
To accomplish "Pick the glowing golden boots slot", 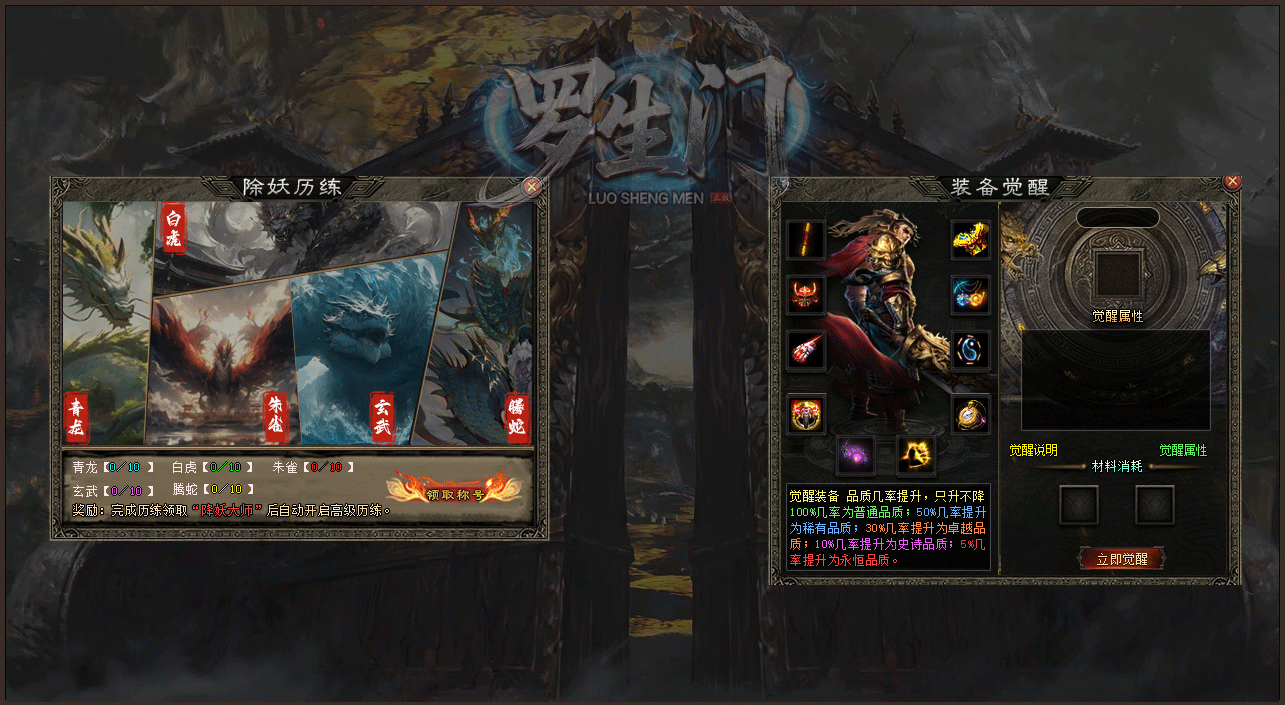I will [x=916, y=455].
